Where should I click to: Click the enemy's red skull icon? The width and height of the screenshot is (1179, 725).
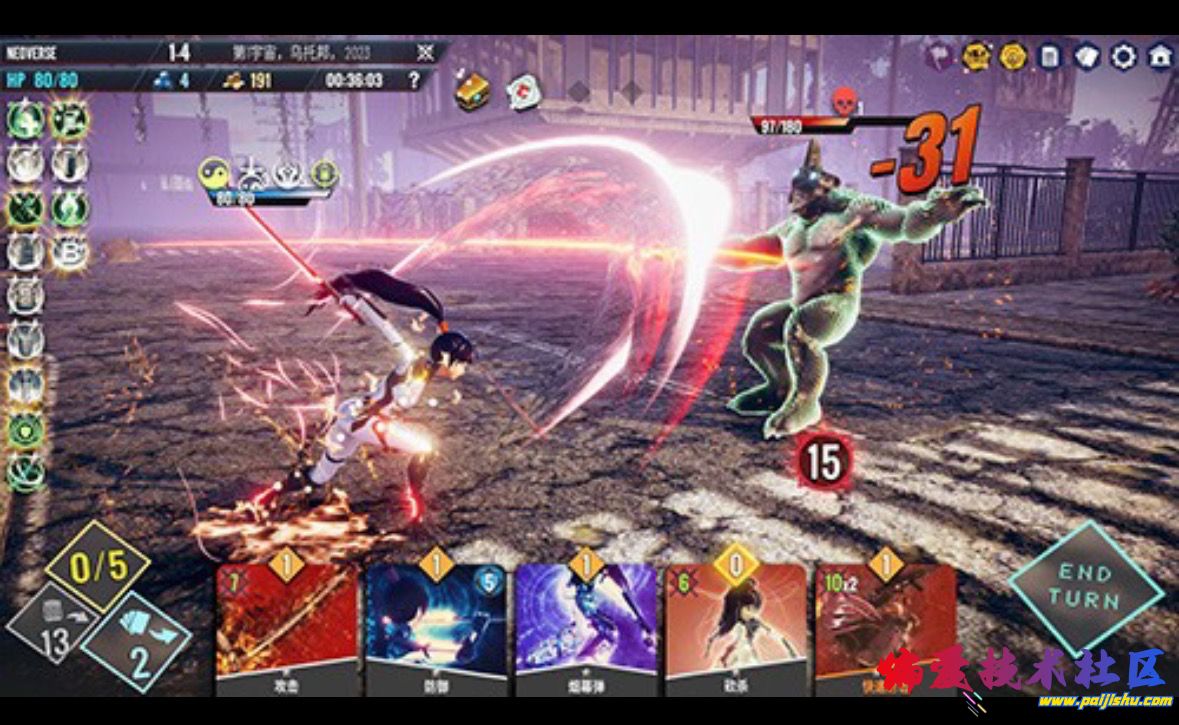tap(843, 101)
